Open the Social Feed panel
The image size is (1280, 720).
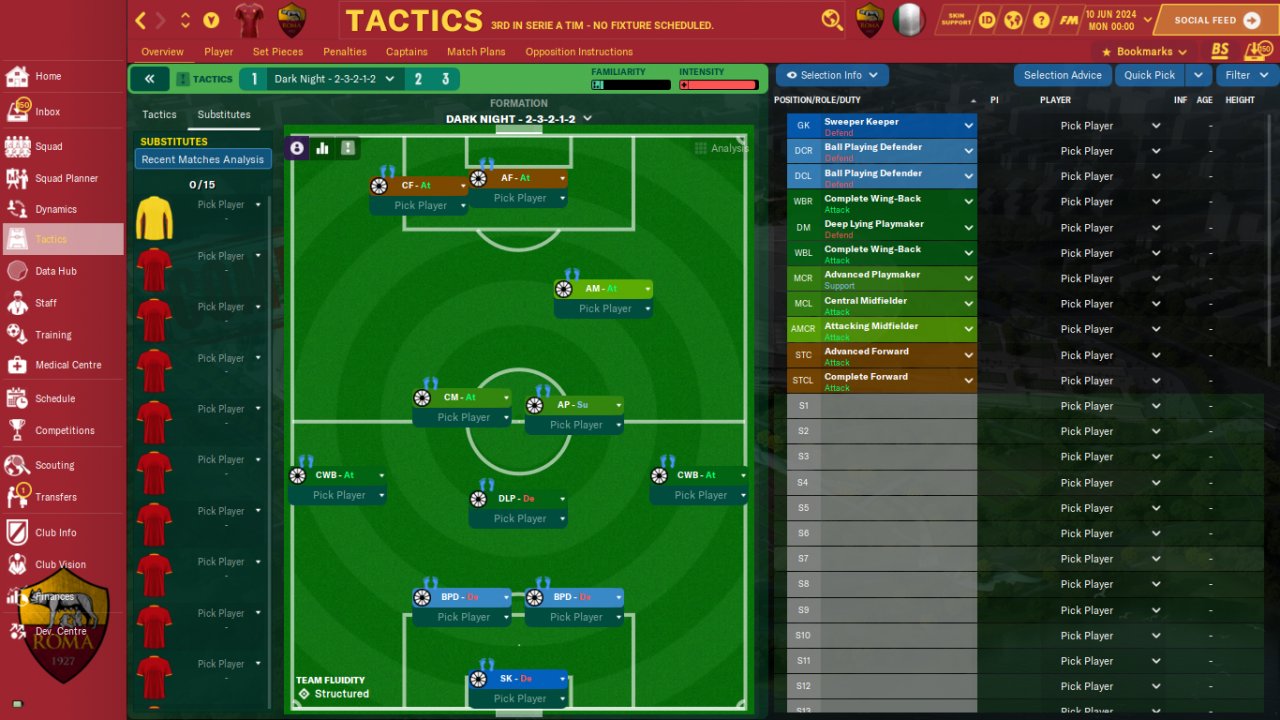[1216, 20]
